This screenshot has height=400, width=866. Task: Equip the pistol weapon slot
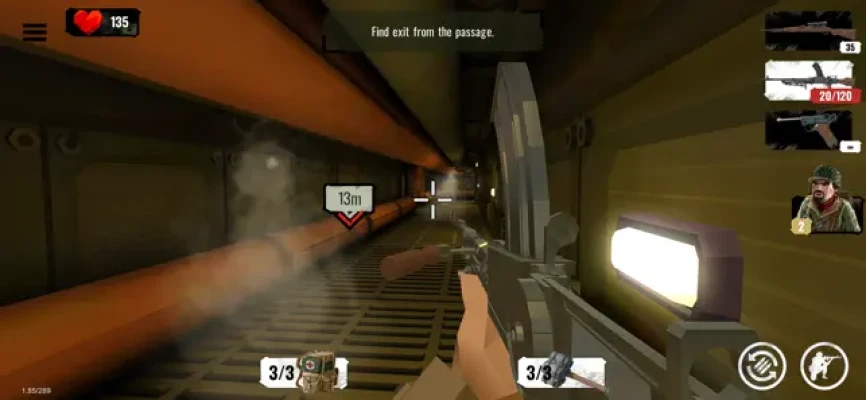tap(808, 130)
